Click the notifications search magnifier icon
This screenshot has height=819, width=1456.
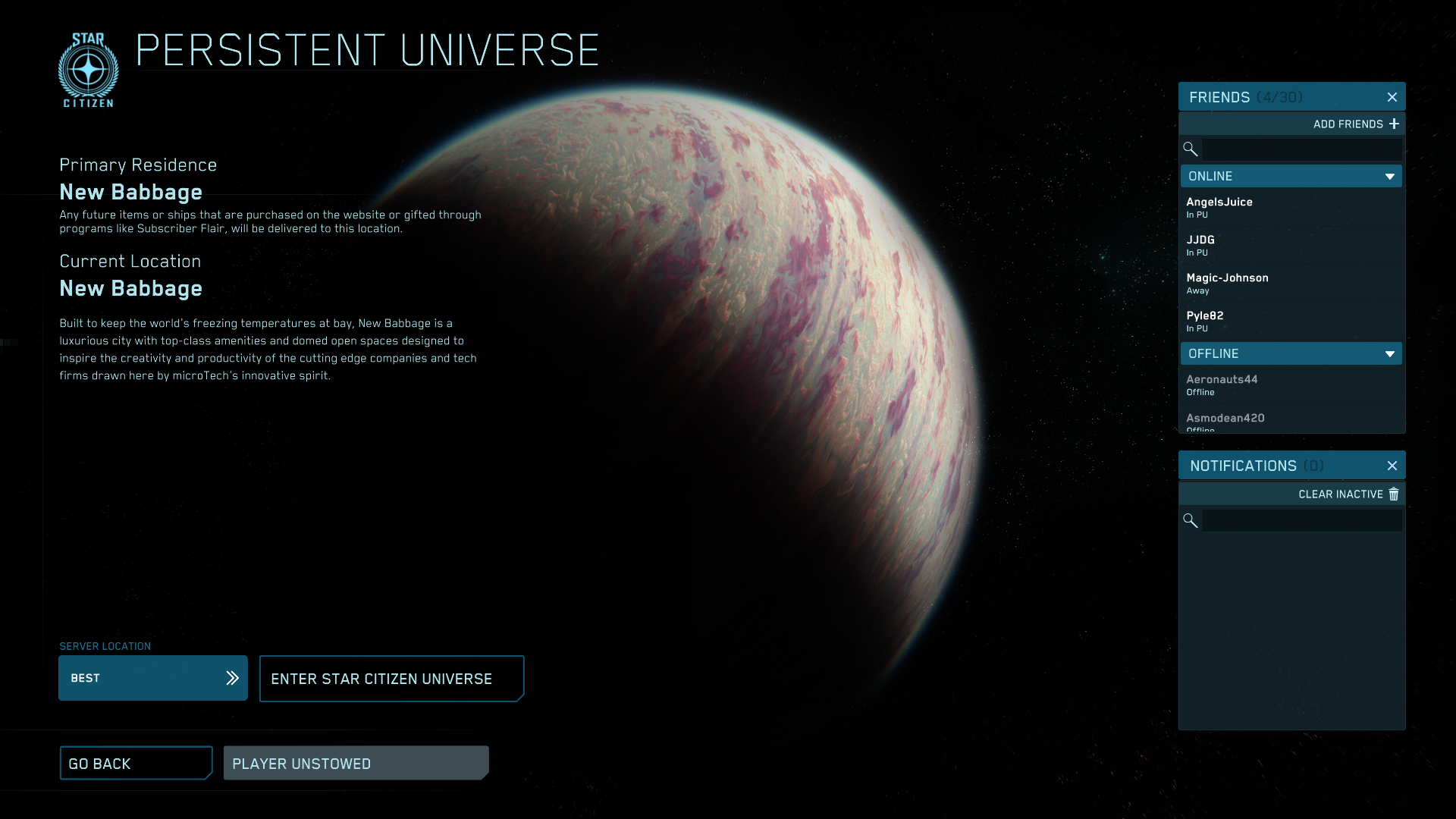coord(1190,520)
